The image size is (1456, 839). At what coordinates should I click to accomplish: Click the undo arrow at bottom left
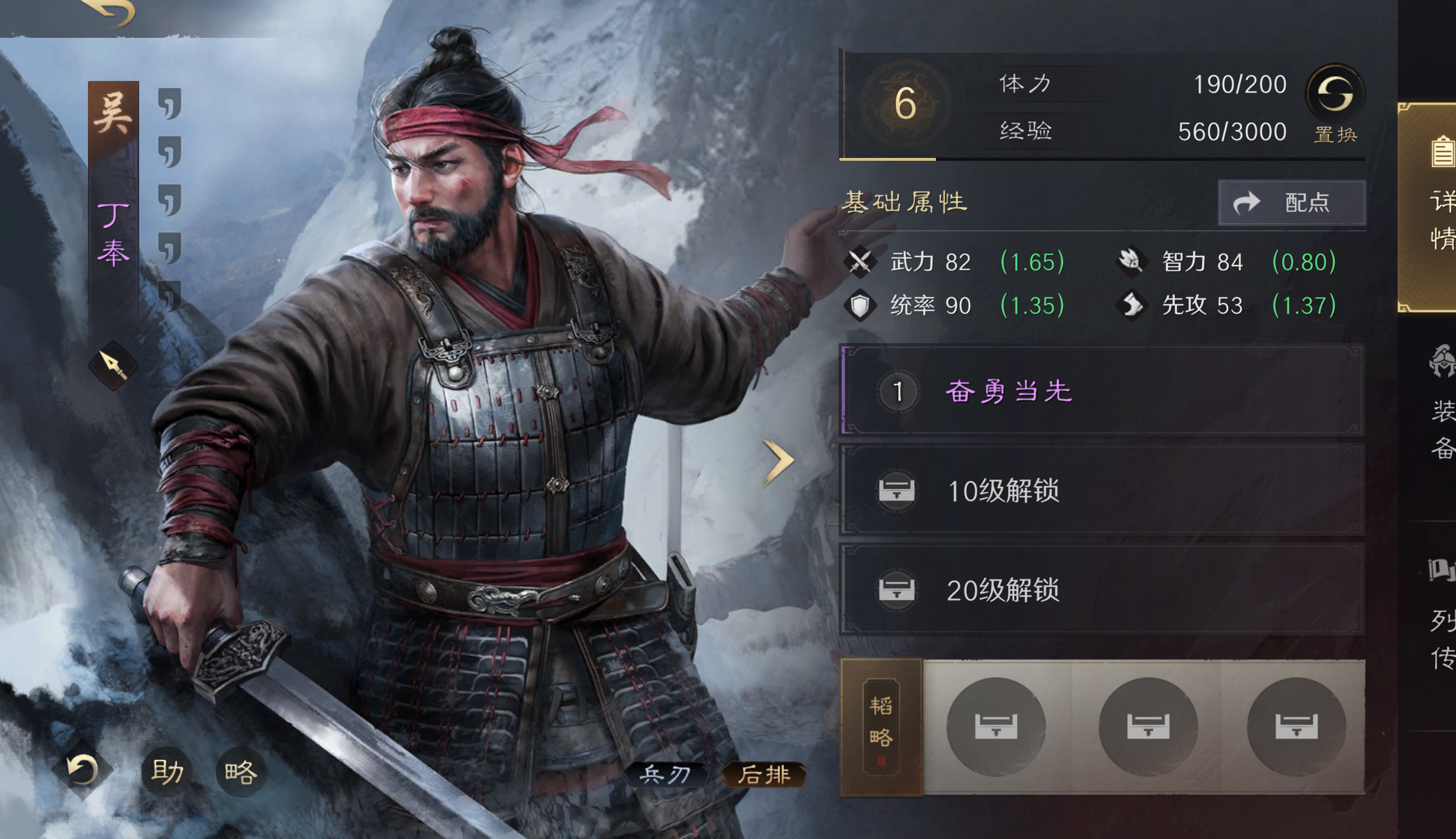tap(82, 770)
